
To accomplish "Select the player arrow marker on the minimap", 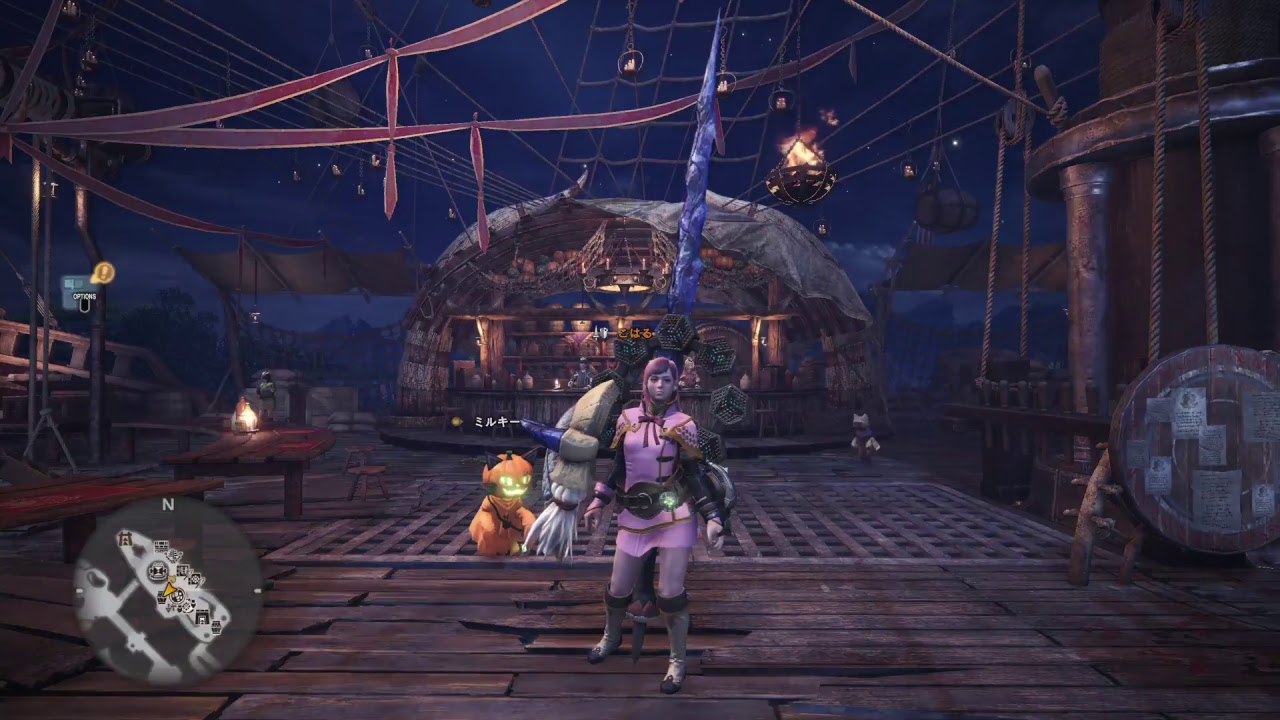I will pyautogui.click(x=170, y=592).
